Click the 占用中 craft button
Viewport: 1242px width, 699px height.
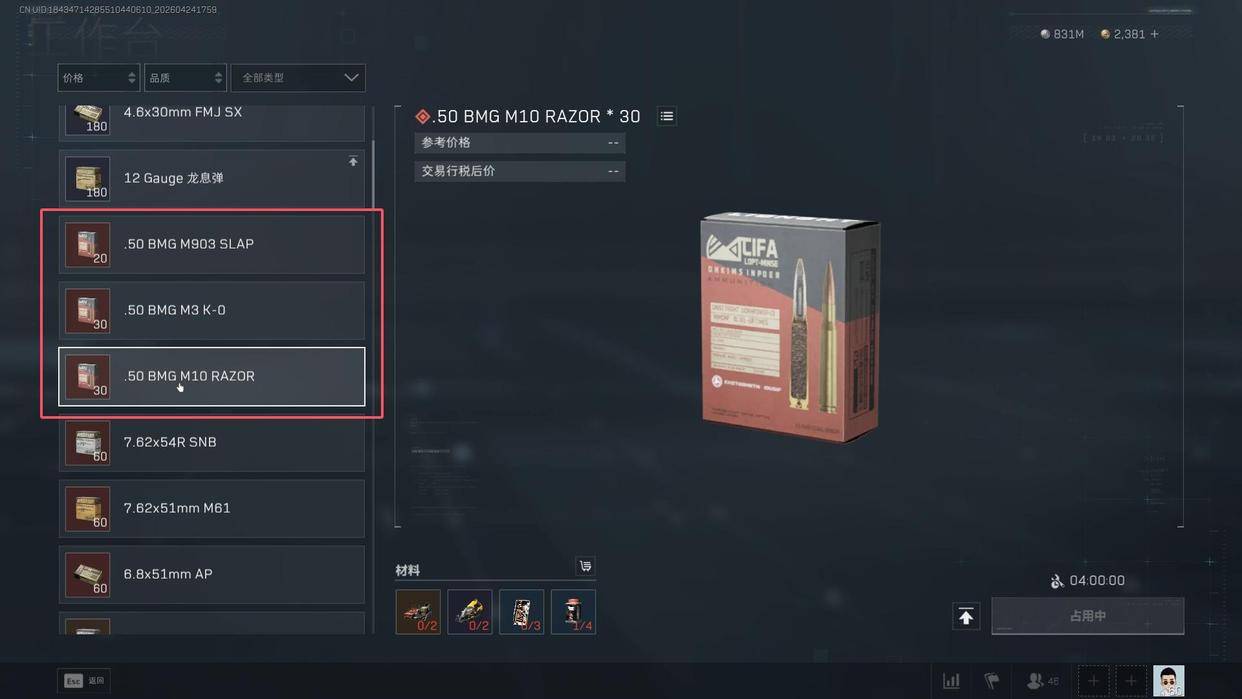tap(1087, 616)
